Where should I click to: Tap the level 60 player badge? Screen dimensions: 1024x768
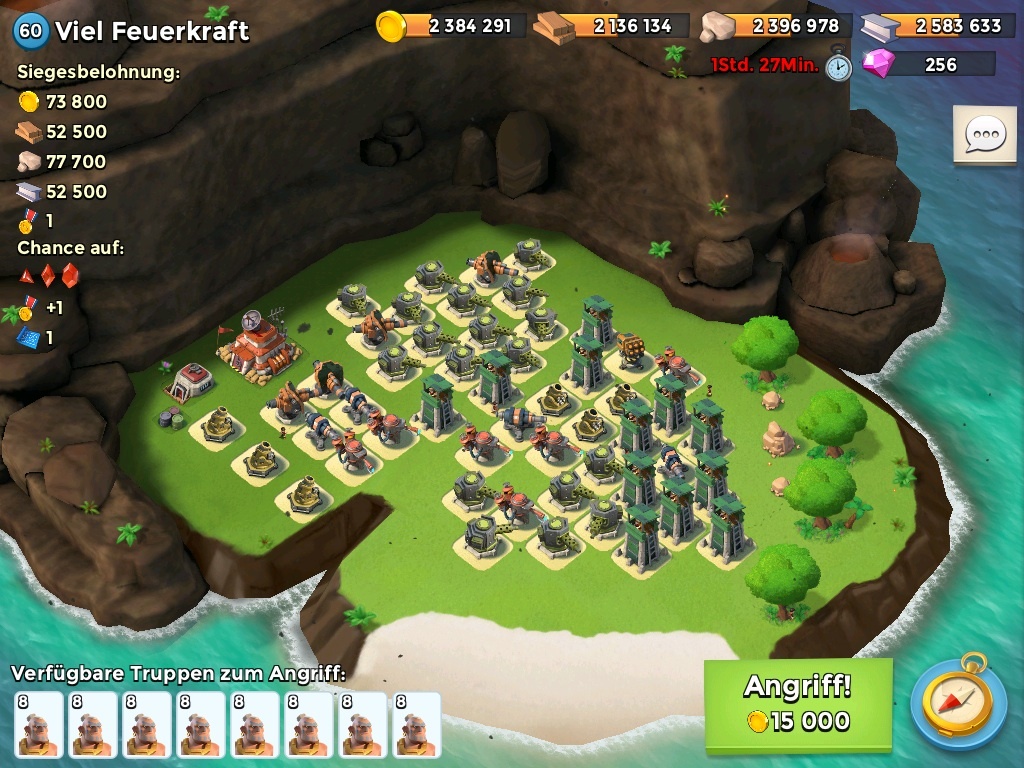(31, 30)
